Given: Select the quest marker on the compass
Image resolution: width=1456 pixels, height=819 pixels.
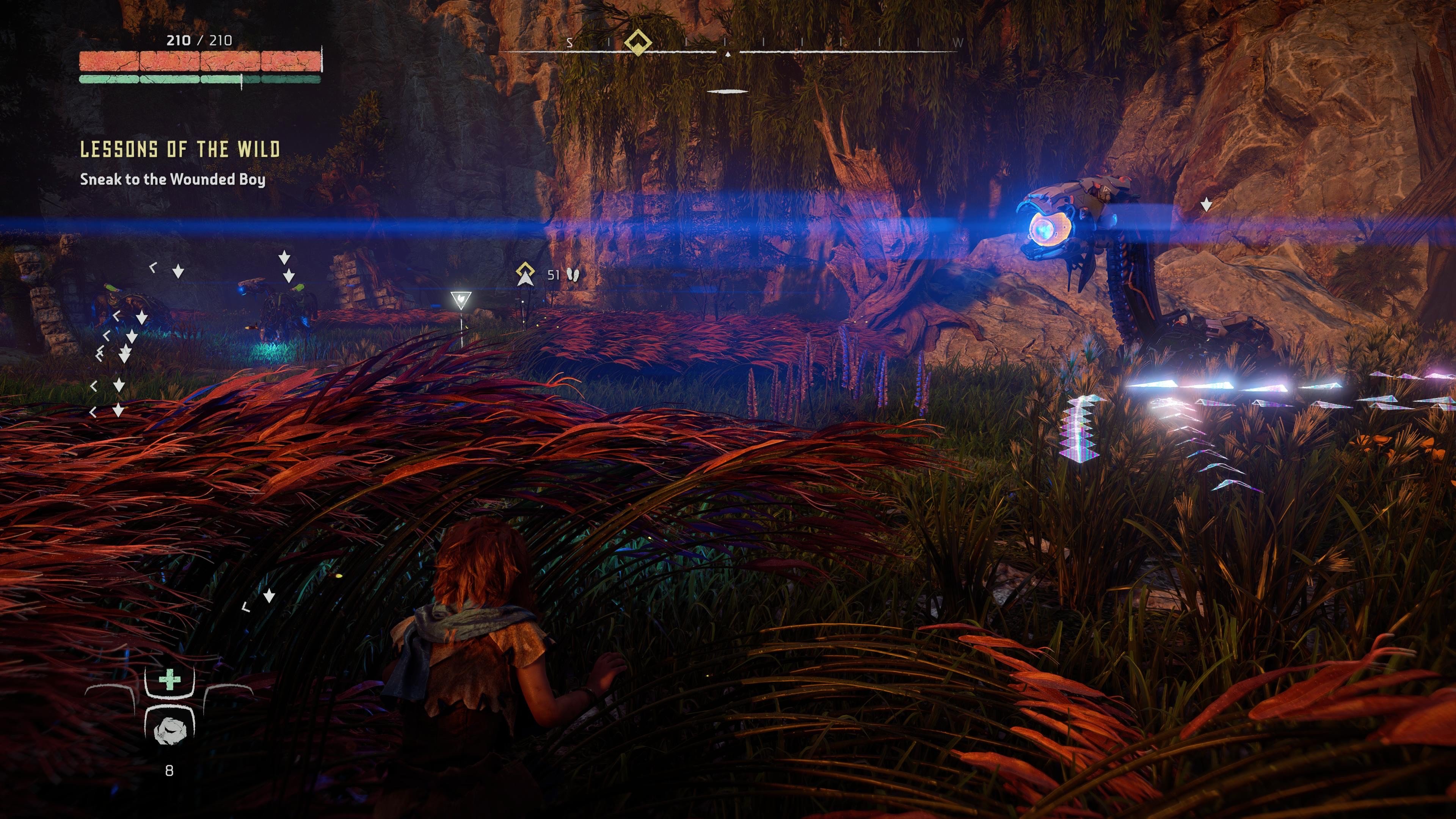Looking at the screenshot, I should click(x=637, y=42).
